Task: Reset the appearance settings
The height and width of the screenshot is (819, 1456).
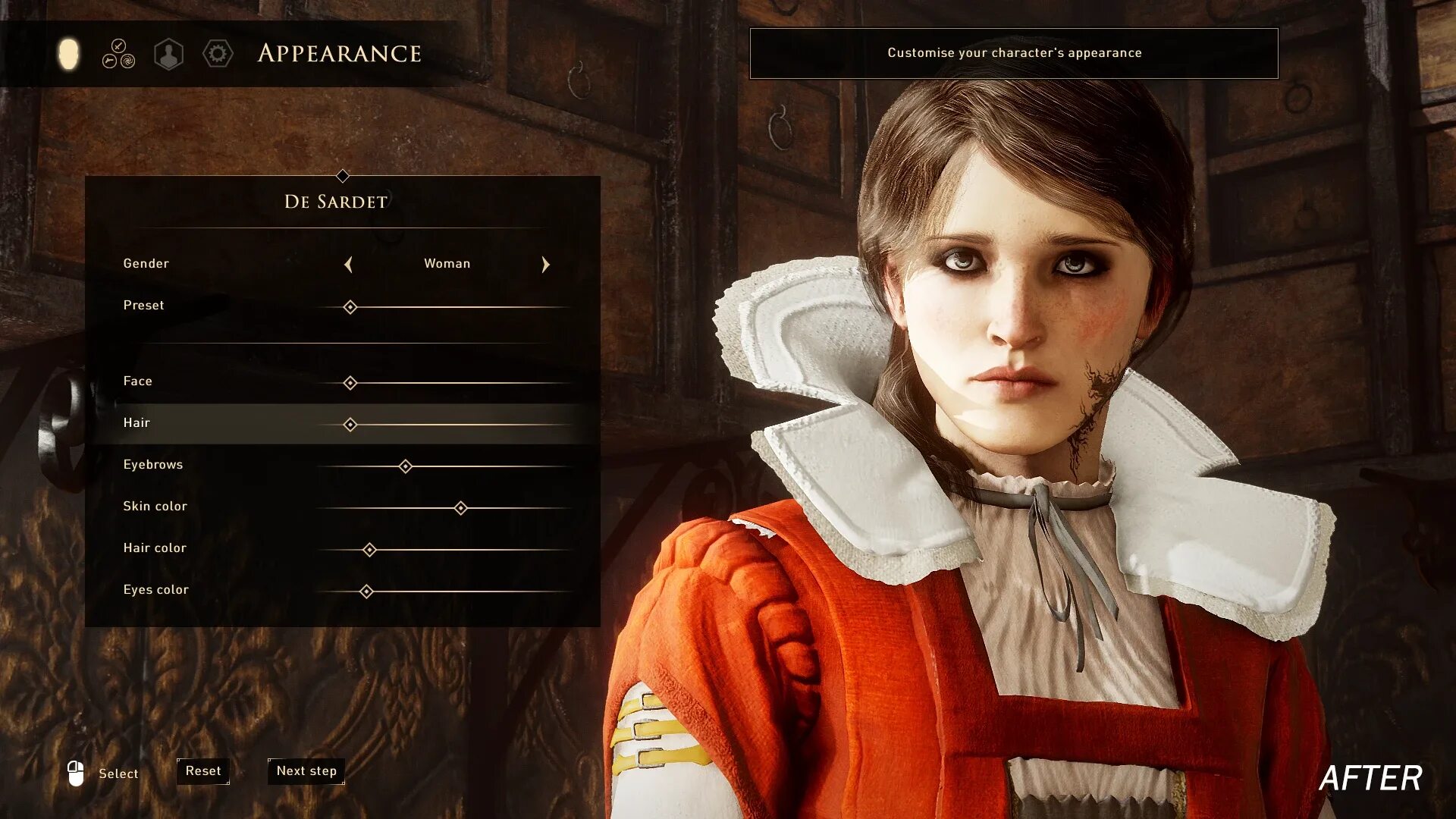Action: pos(203,771)
